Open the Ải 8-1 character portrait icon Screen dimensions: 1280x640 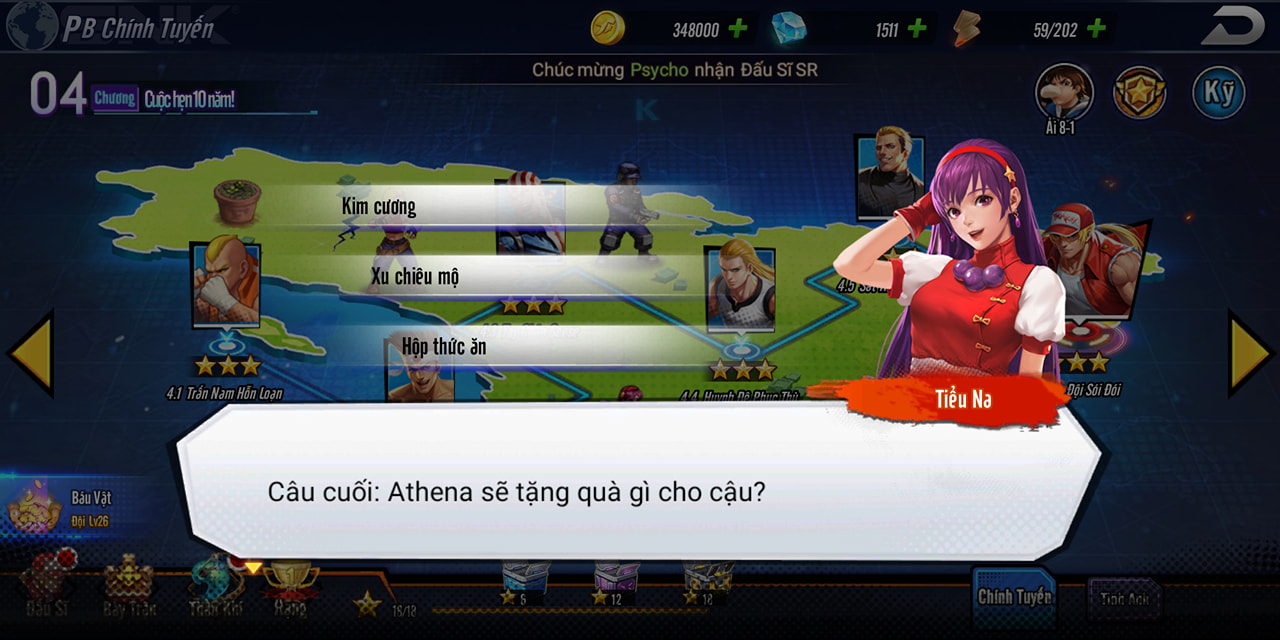point(1063,93)
